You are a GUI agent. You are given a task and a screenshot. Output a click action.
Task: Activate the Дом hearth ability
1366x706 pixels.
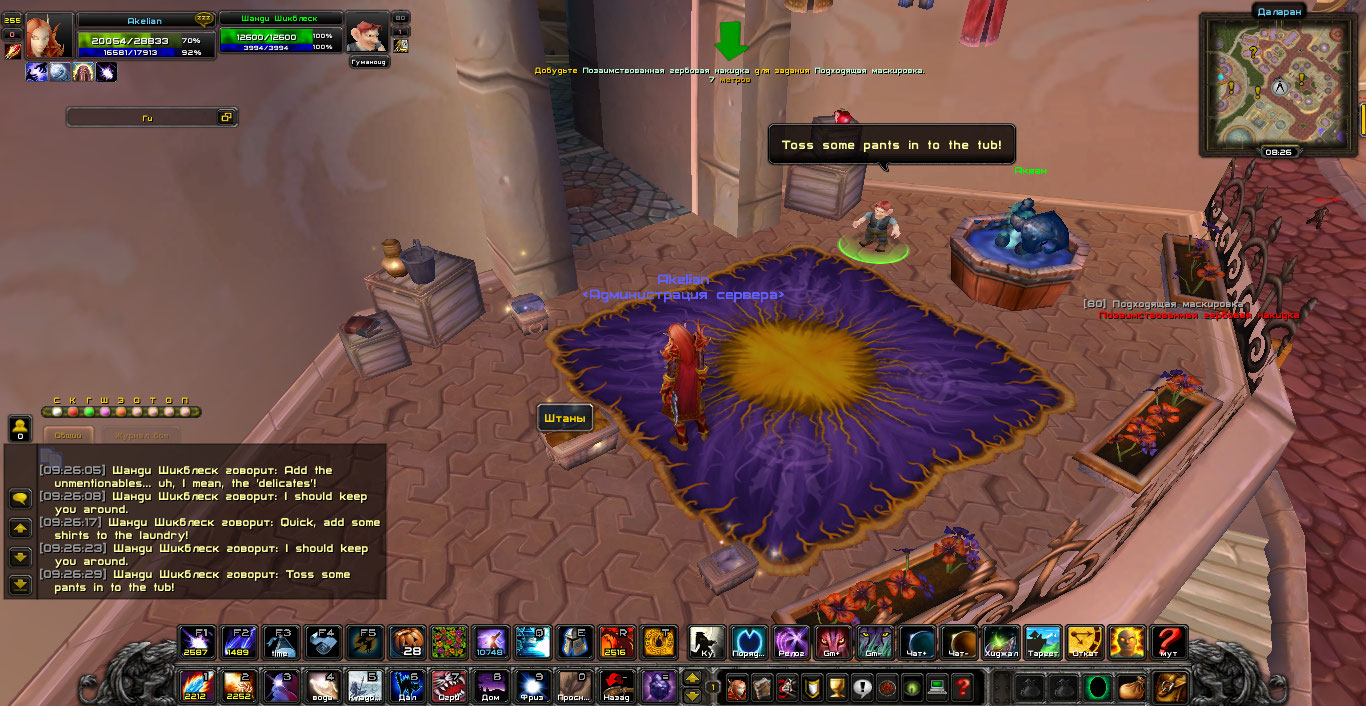click(x=491, y=687)
